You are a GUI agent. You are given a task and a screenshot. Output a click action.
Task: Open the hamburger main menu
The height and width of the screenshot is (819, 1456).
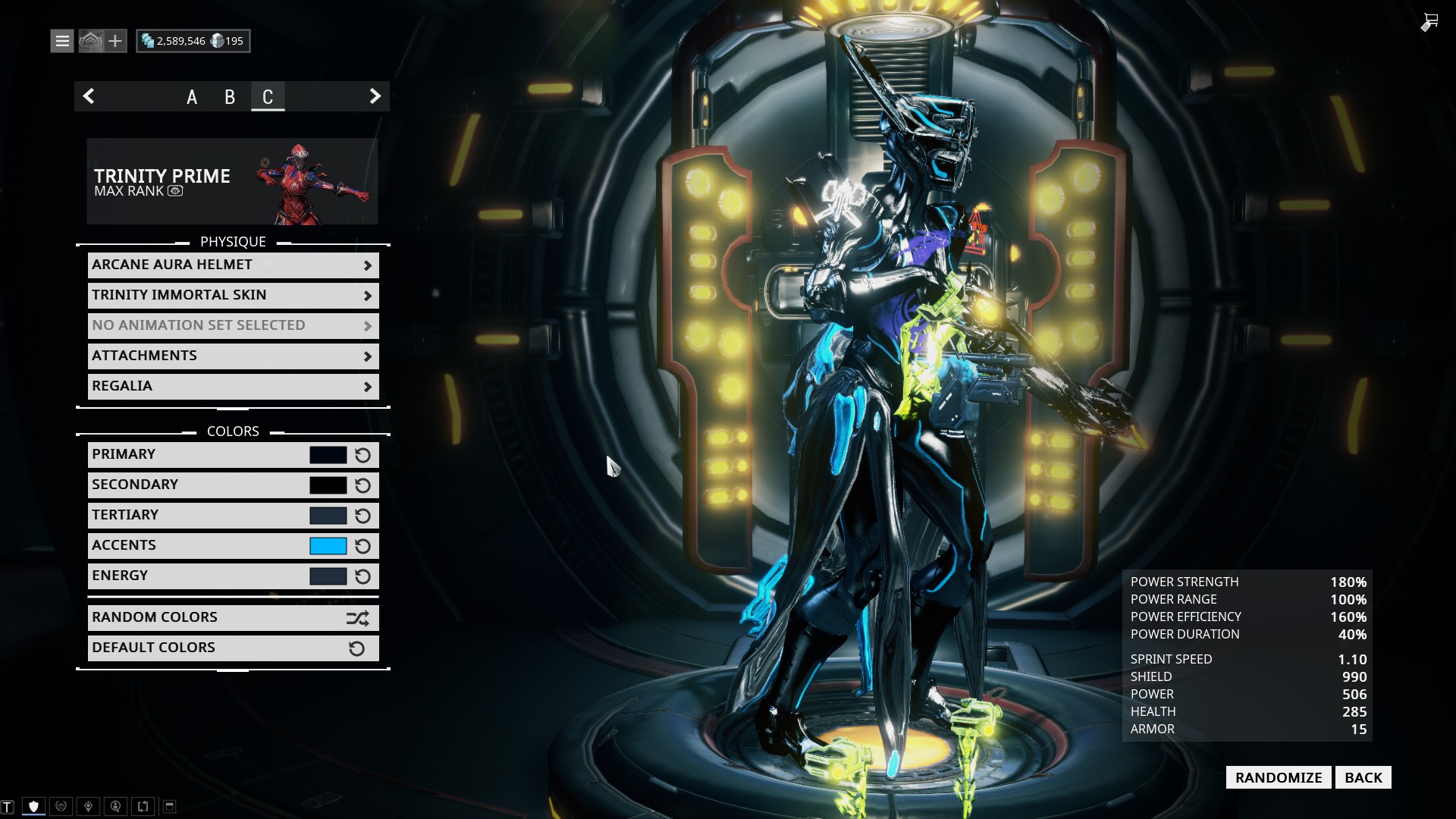click(x=62, y=41)
